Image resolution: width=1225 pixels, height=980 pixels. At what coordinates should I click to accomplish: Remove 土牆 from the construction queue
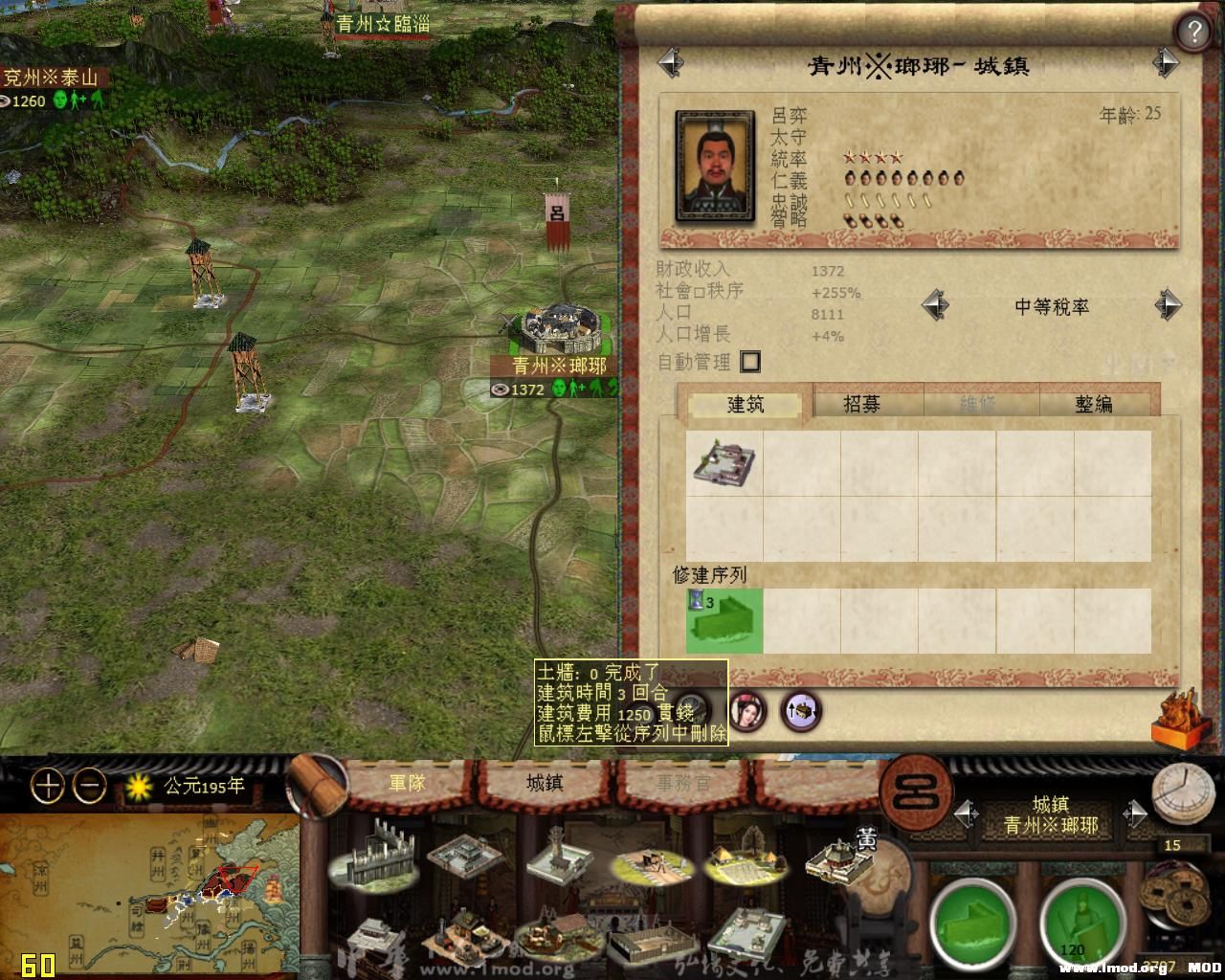tap(724, 621)
